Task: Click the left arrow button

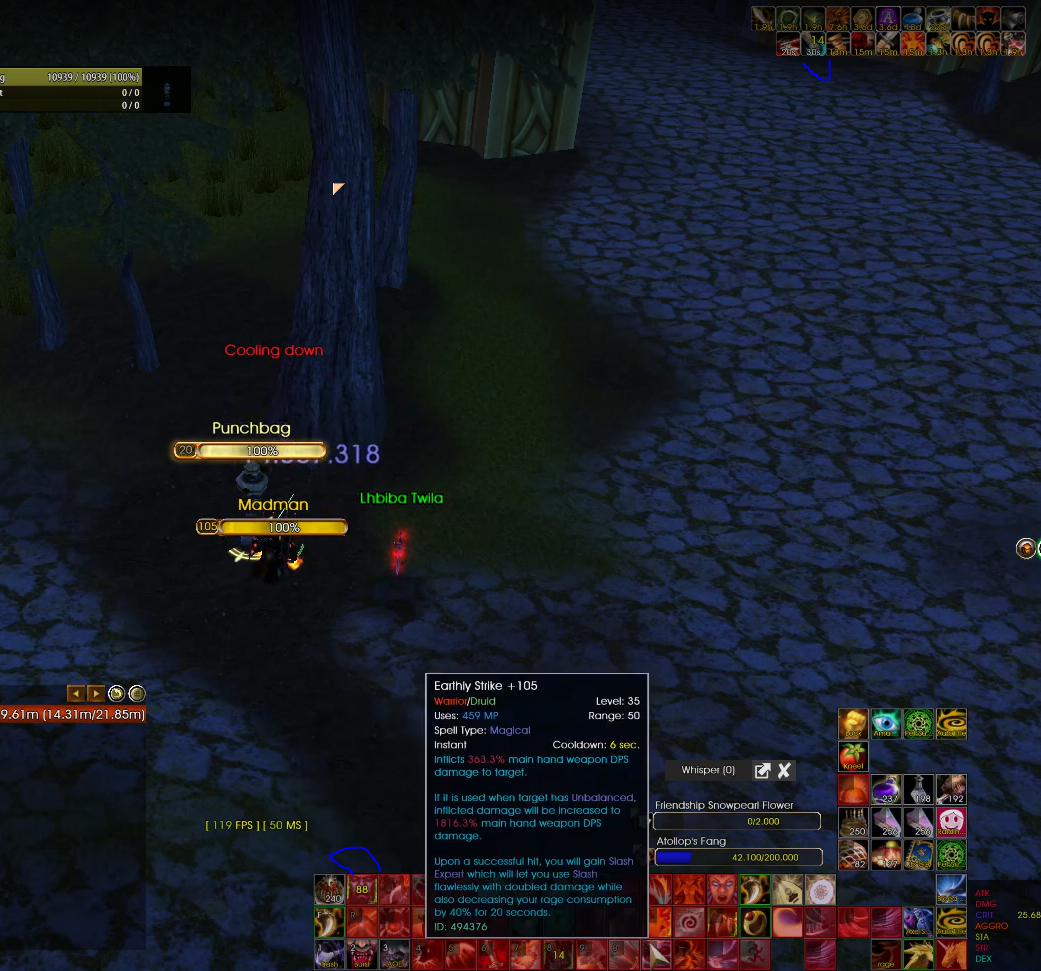Action: [x=75, y=693]
